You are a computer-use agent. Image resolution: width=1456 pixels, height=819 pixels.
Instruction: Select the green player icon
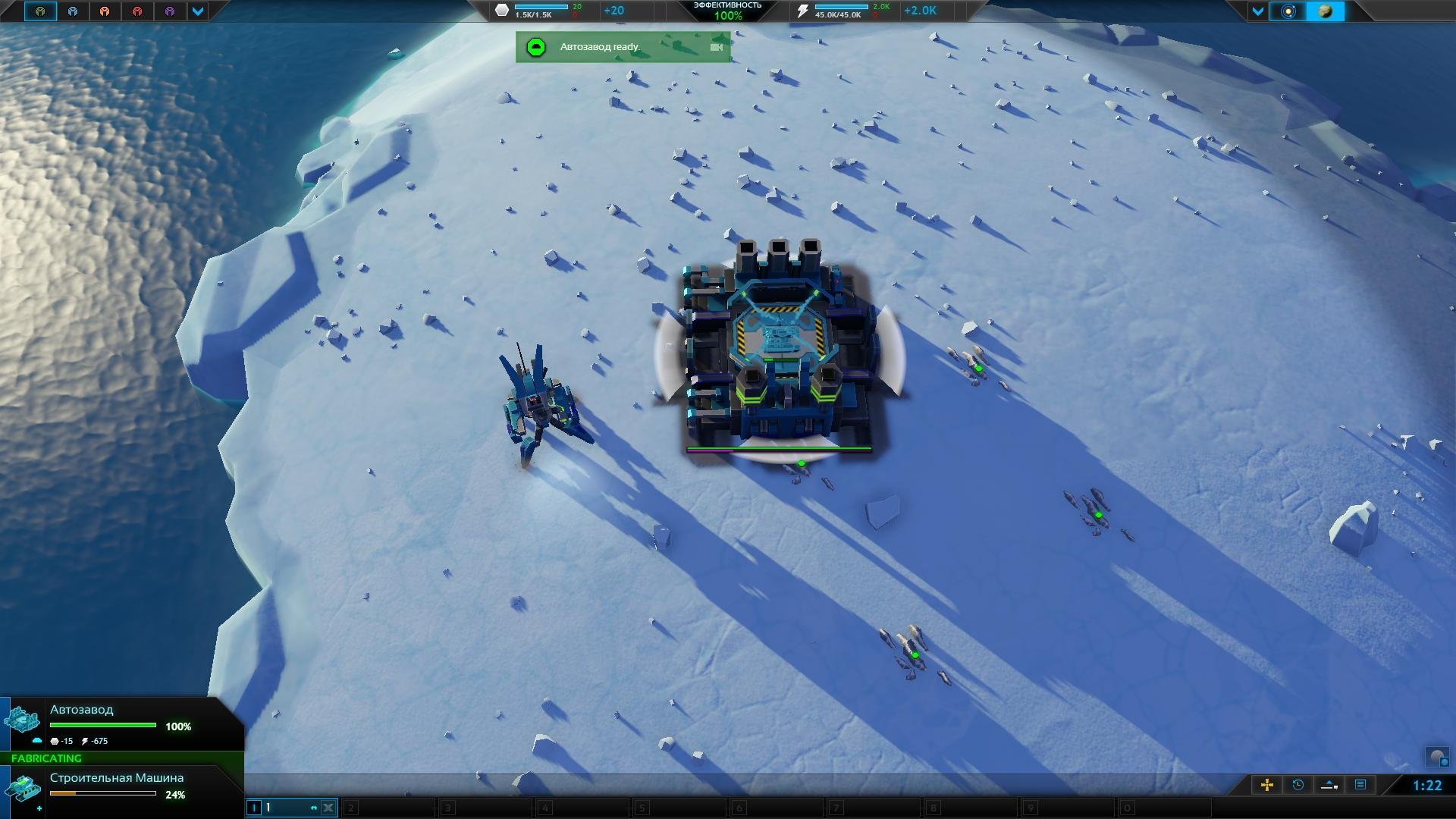coord(40,11)
